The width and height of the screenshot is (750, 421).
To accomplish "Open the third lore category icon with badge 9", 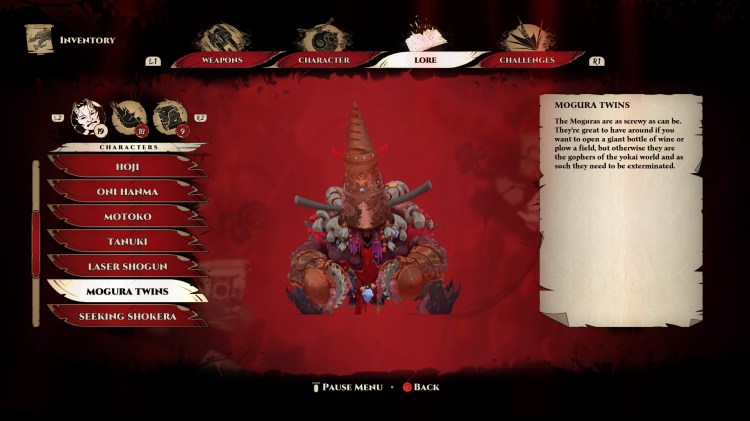I will coord(169,116).
